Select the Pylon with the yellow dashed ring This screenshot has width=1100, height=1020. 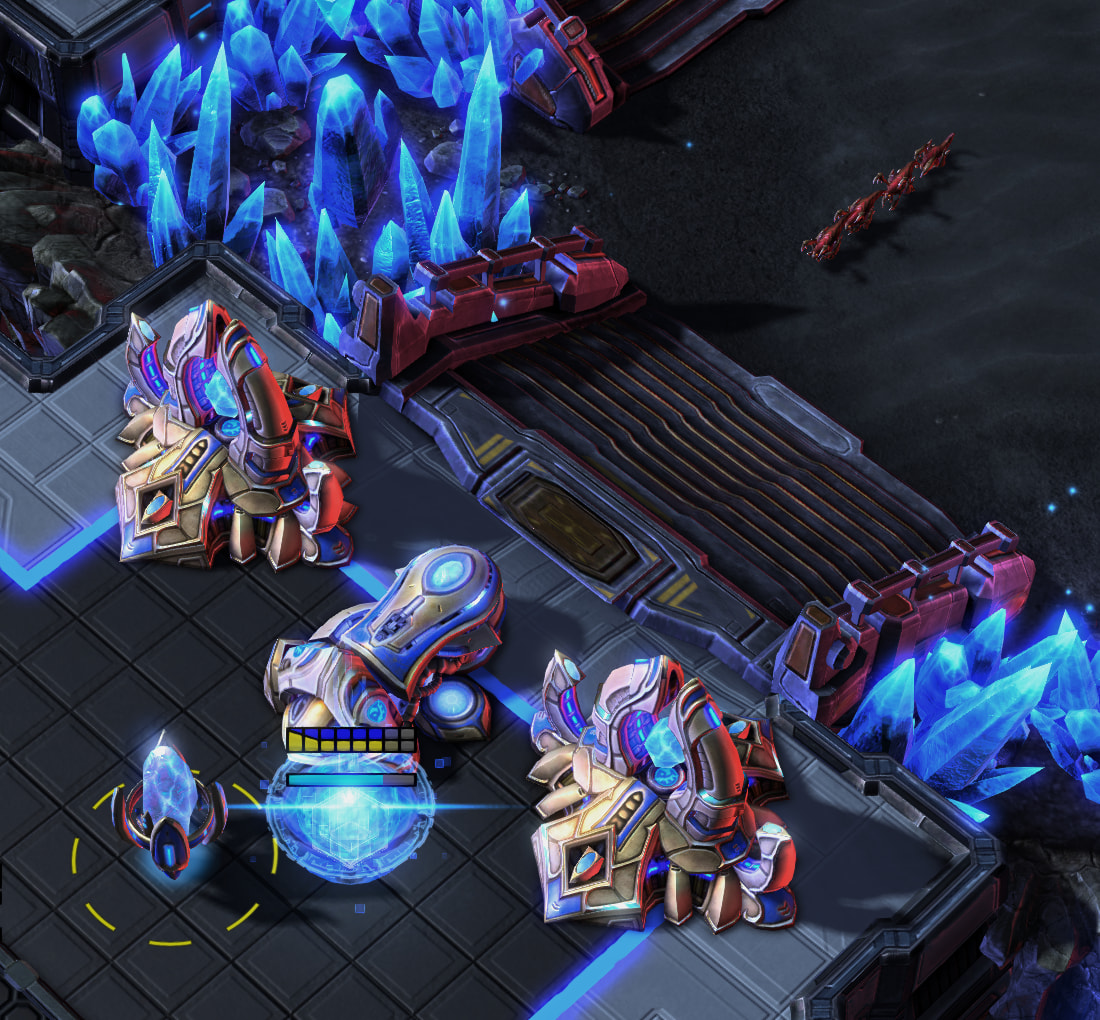168,812
